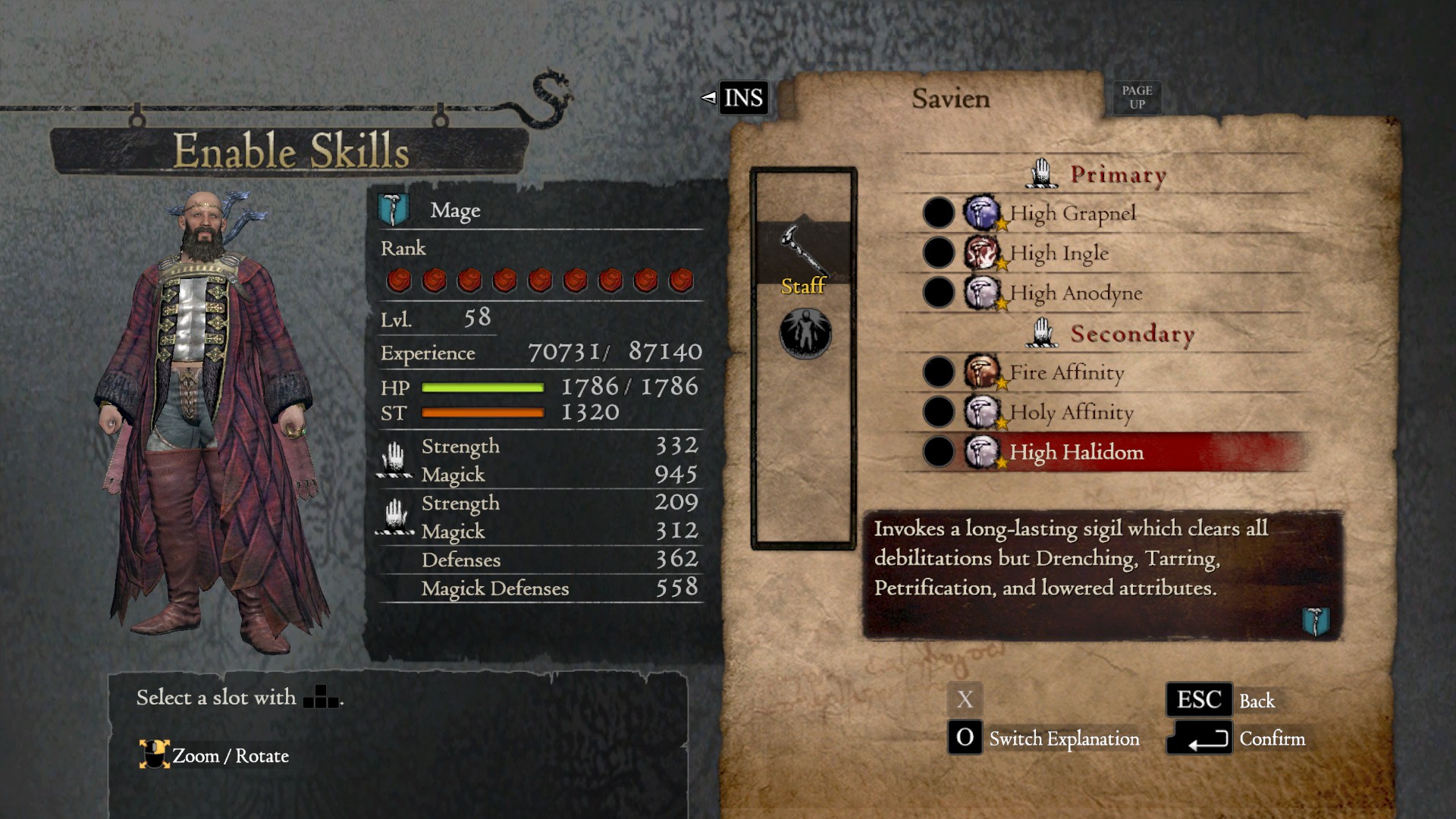Toggle the slot circle beside High Grapnel

[x=938, y=212]
